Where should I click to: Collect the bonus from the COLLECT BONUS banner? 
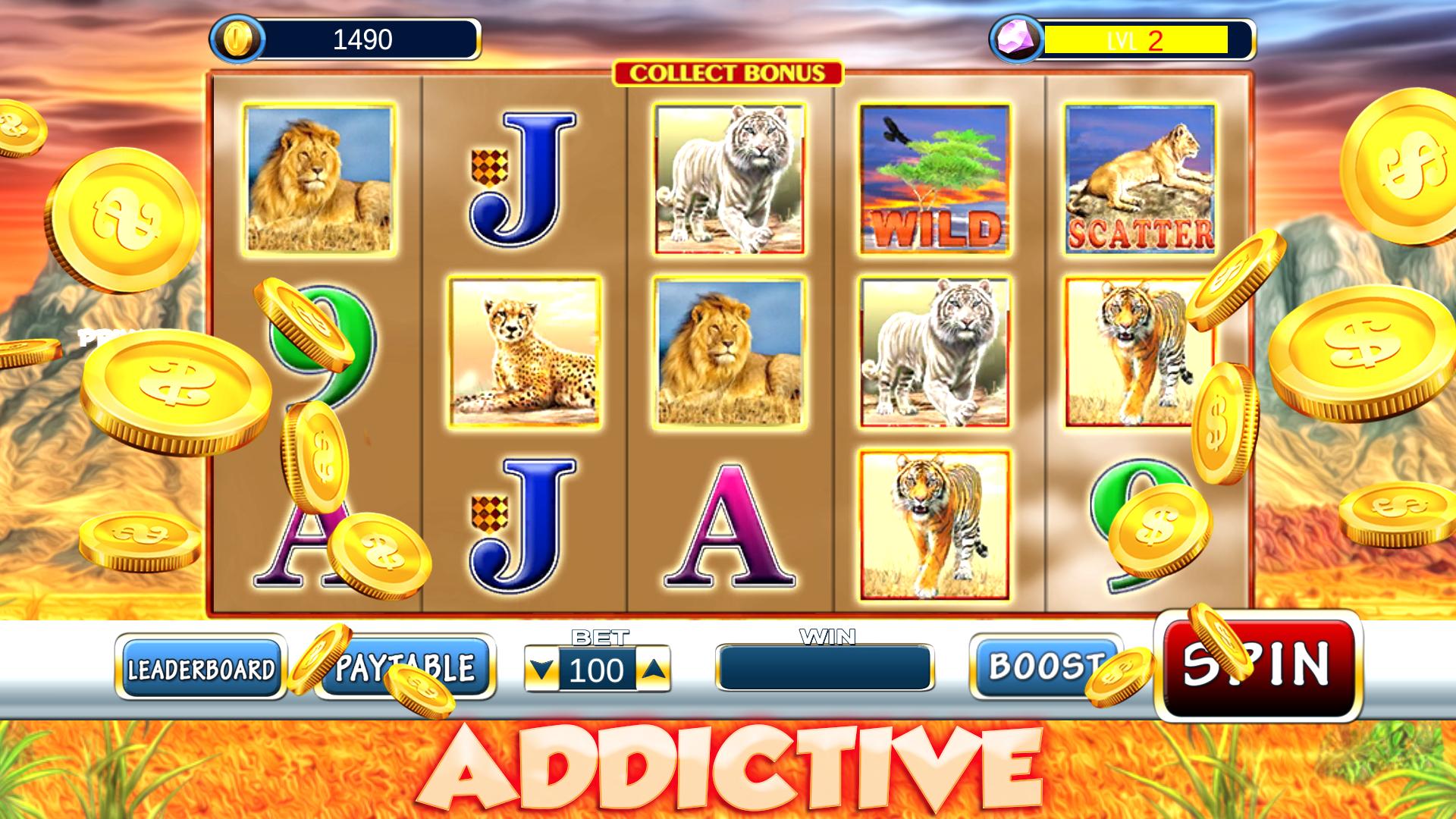728,74
